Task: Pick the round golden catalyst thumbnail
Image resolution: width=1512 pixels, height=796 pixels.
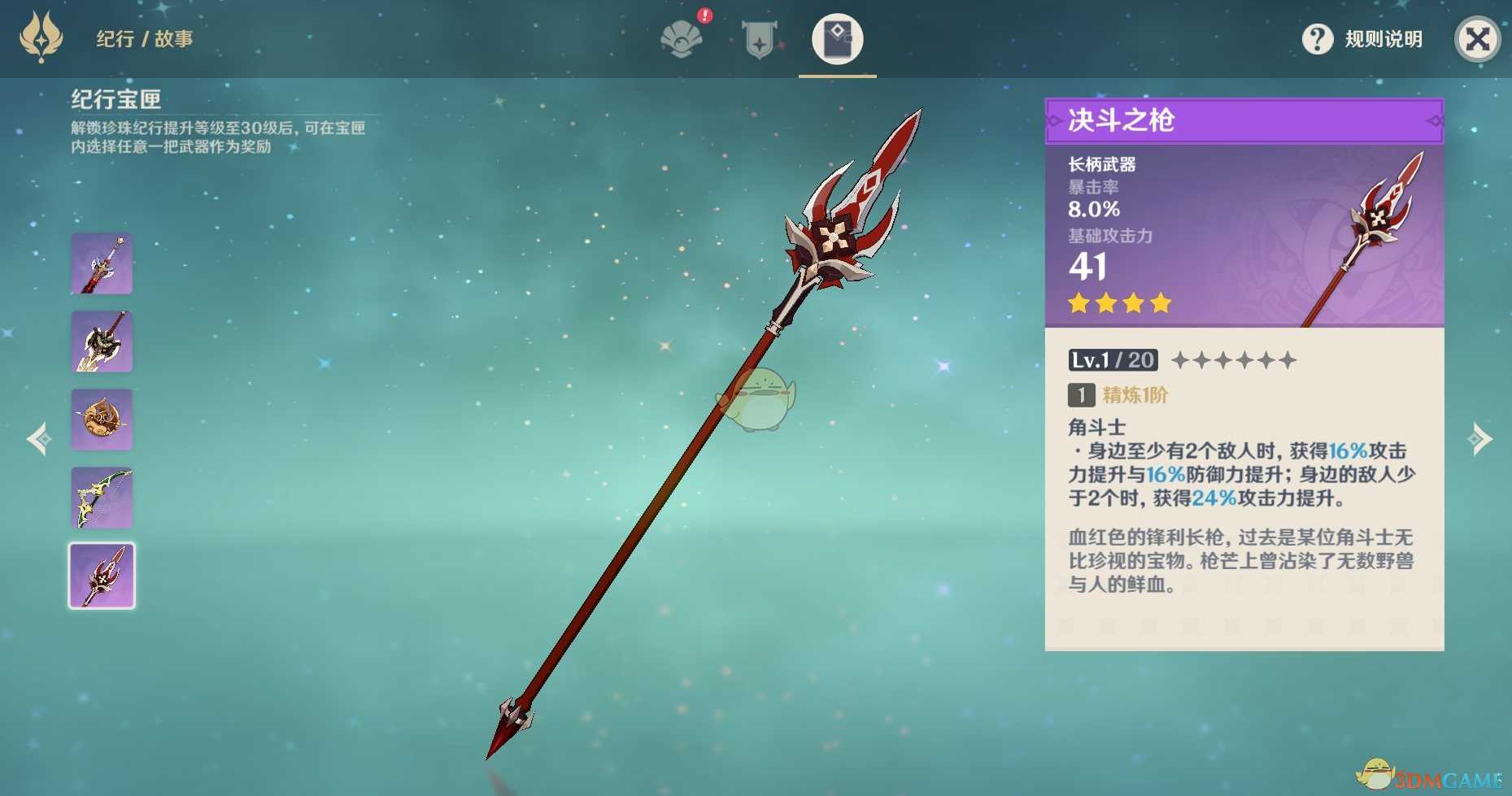Action: pyautogui.click(x=102, y=420)
